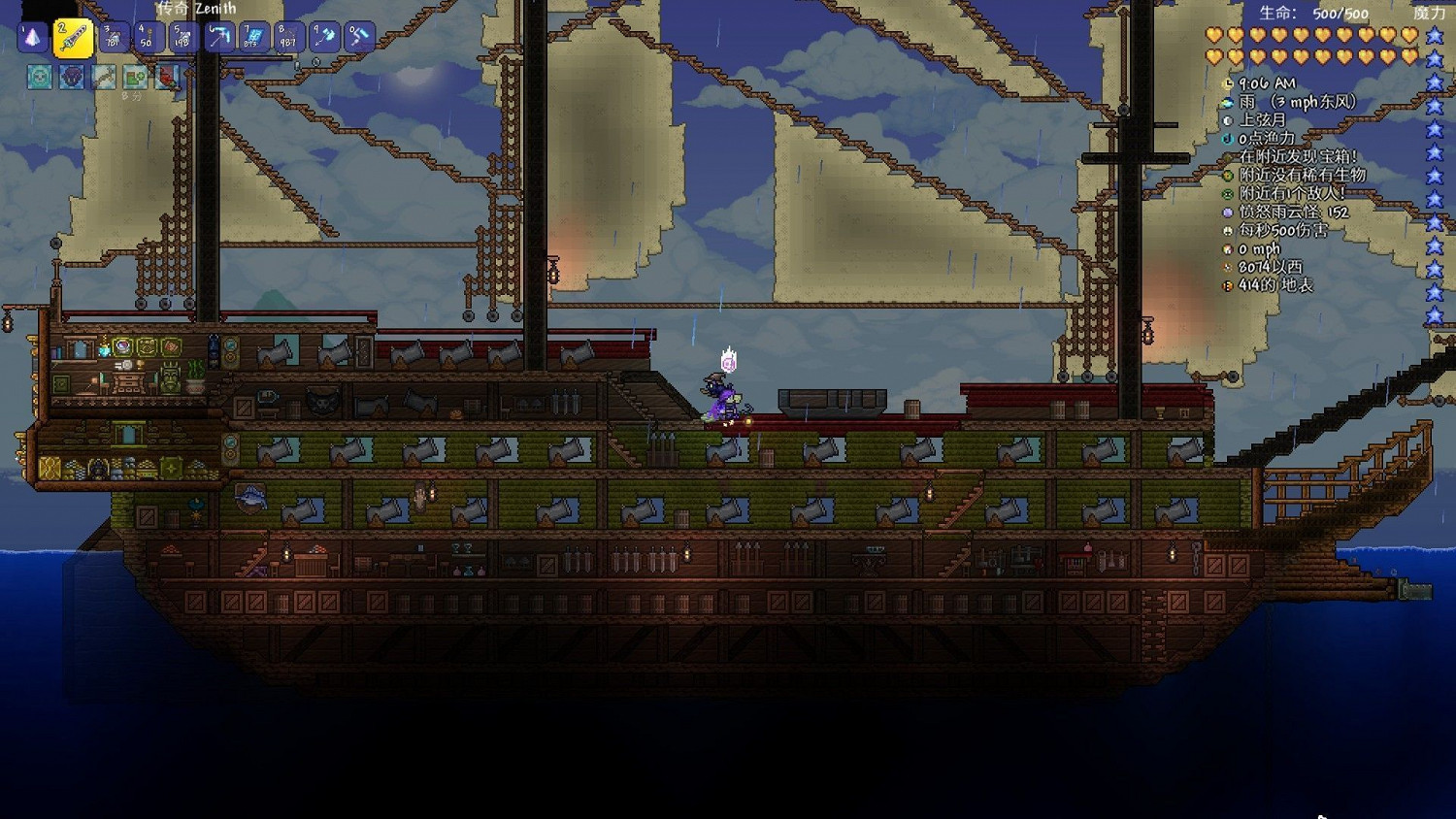Click the metal detector icon beside 在附近发现宝箱
The width and height of the screenshot is (1456, 819).
tap(1227, 156)
